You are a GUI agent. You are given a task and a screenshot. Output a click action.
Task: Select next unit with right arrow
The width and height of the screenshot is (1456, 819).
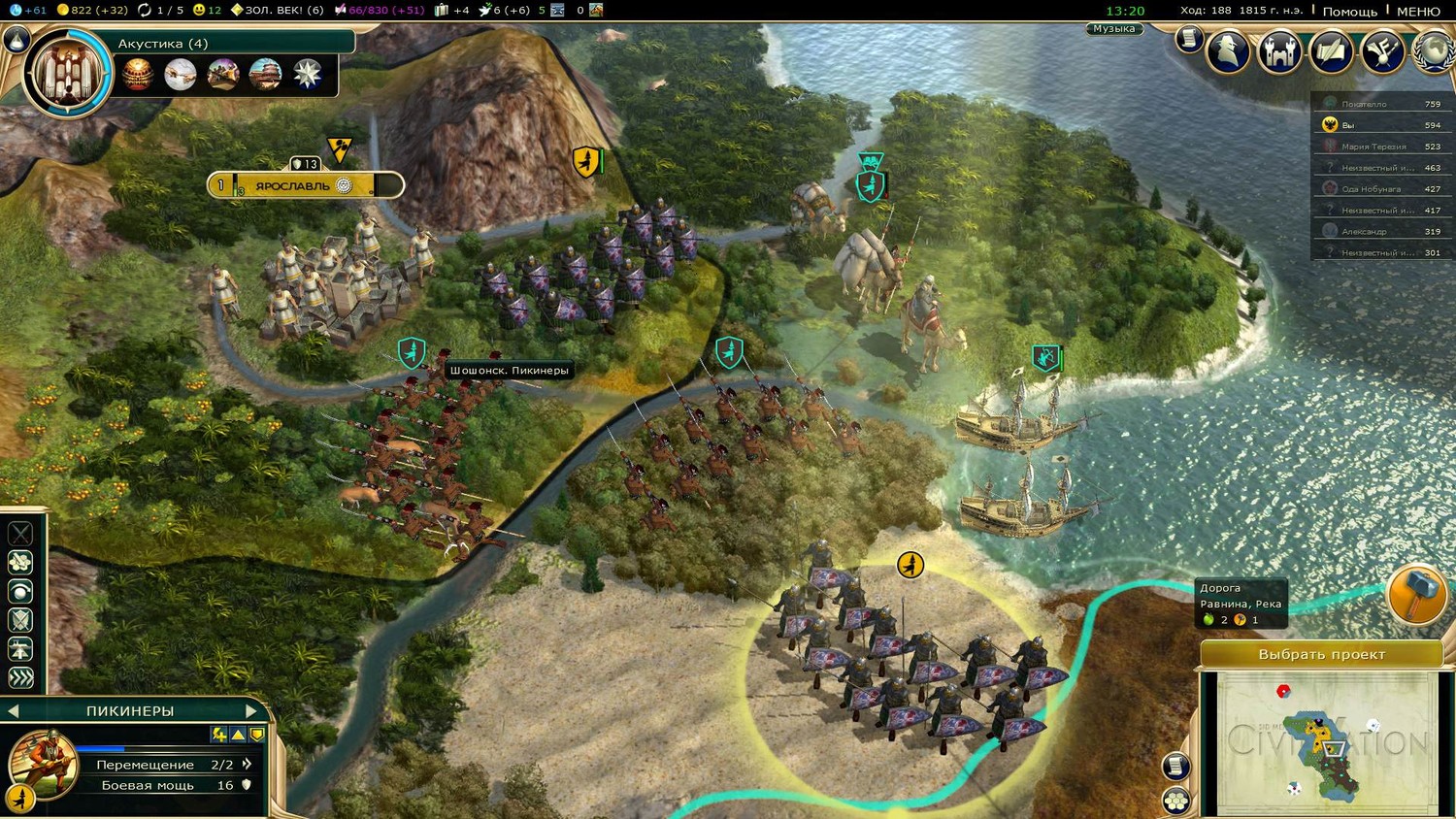click(251, 711)
